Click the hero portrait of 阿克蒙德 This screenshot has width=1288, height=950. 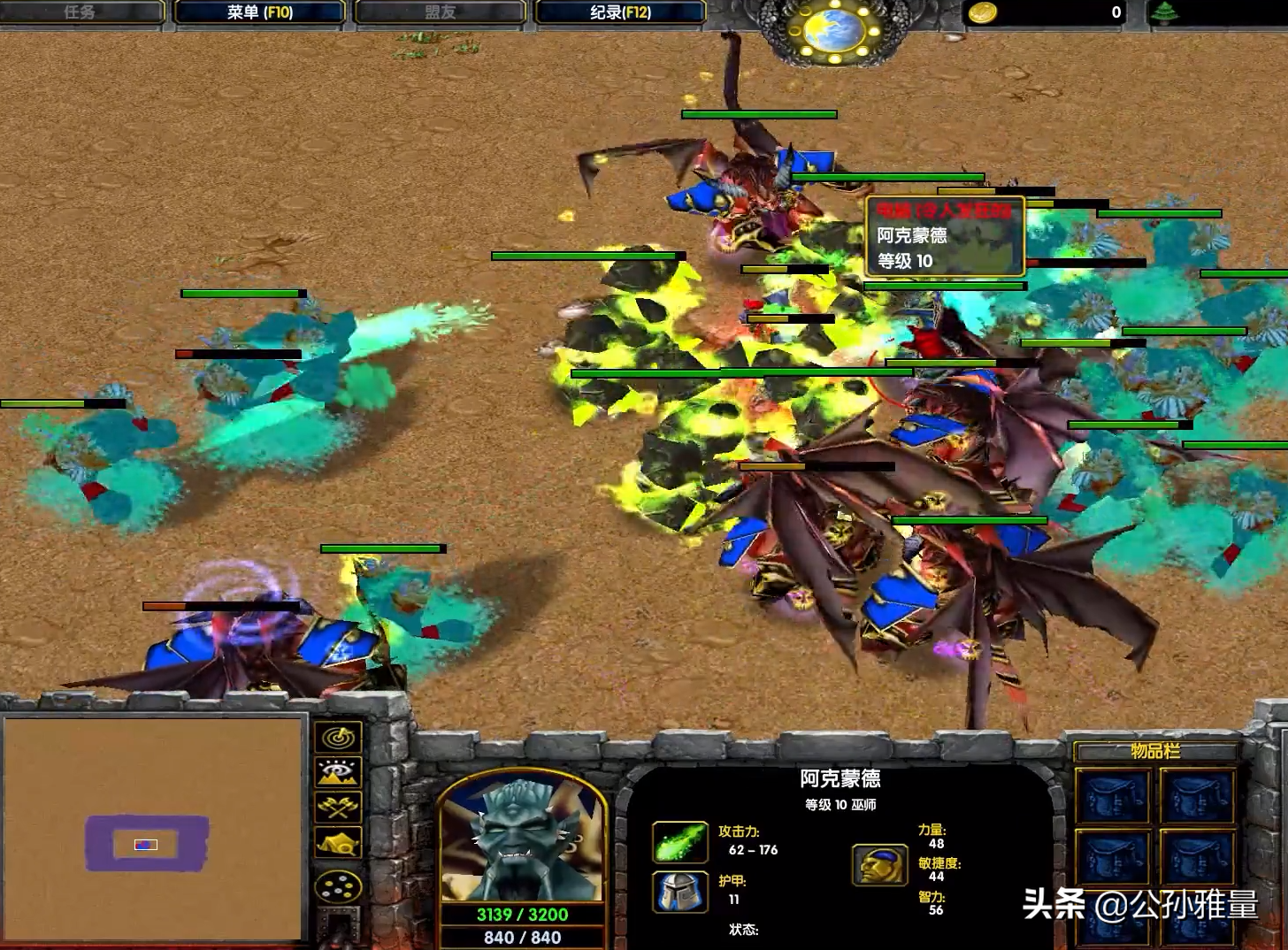point(523,839)
